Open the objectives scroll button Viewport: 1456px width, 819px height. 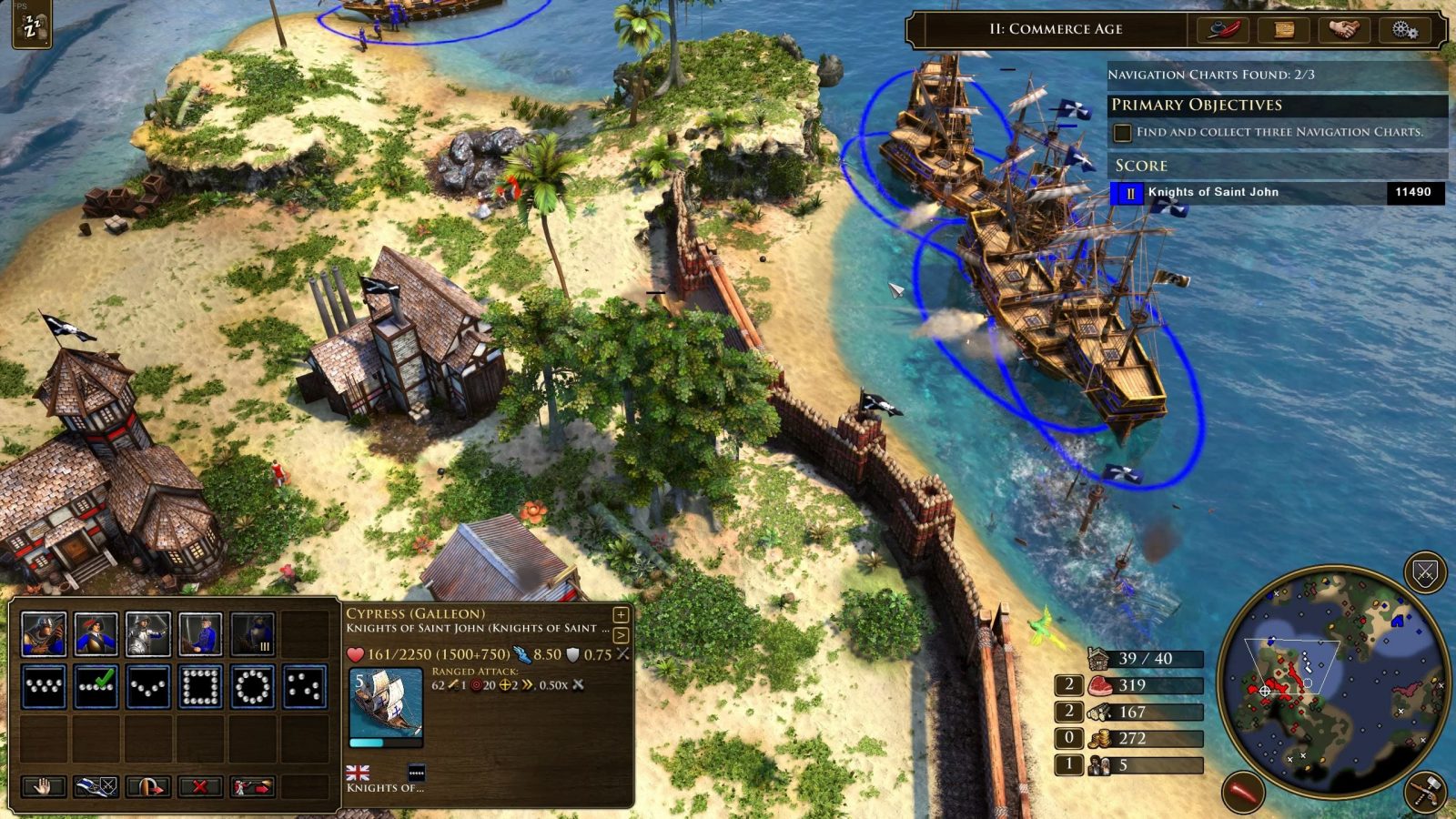point(1283,30)
